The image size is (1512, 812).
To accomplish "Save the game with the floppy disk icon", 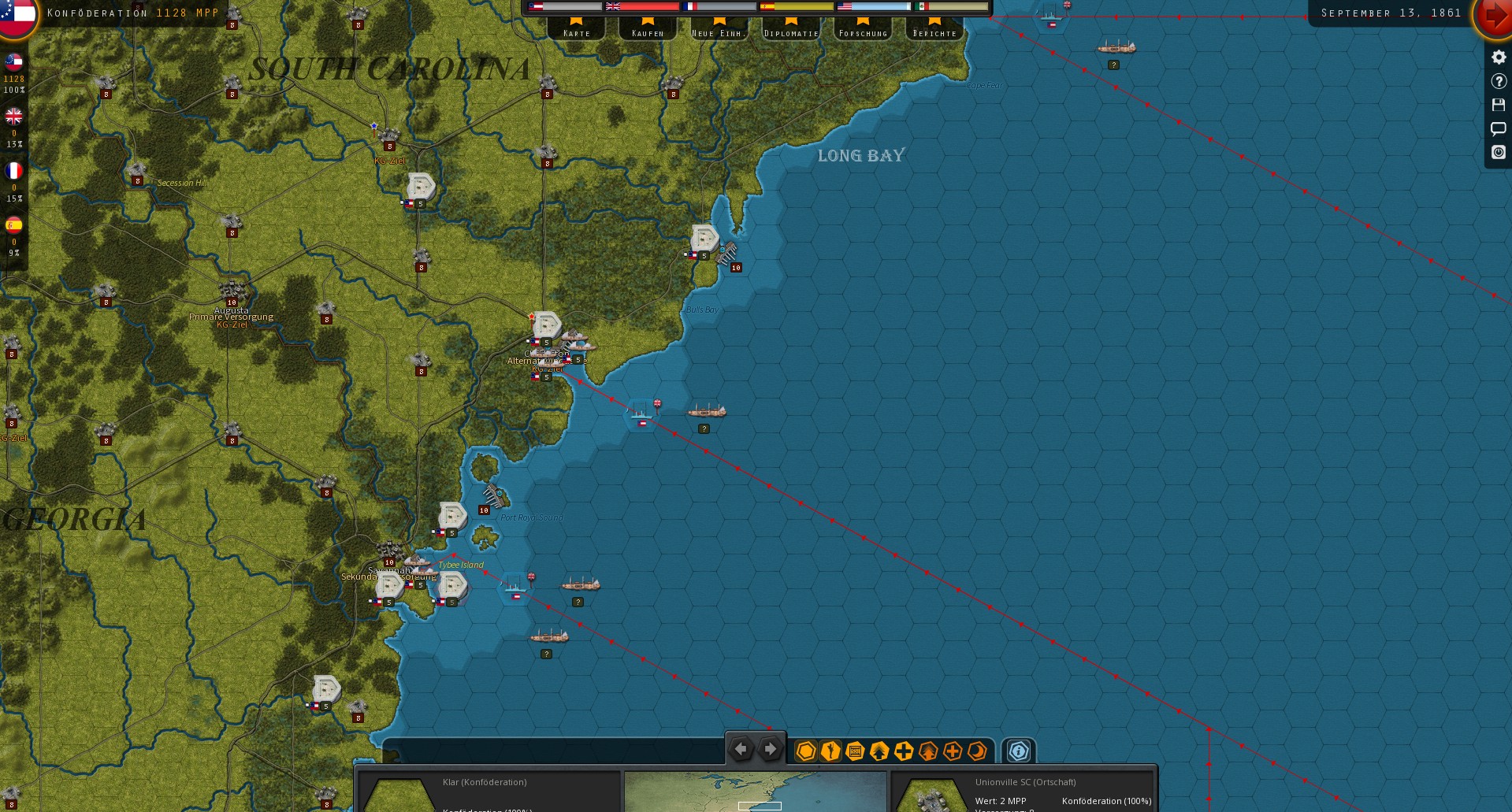I will pyautogui.click(x=1499, y=105).
